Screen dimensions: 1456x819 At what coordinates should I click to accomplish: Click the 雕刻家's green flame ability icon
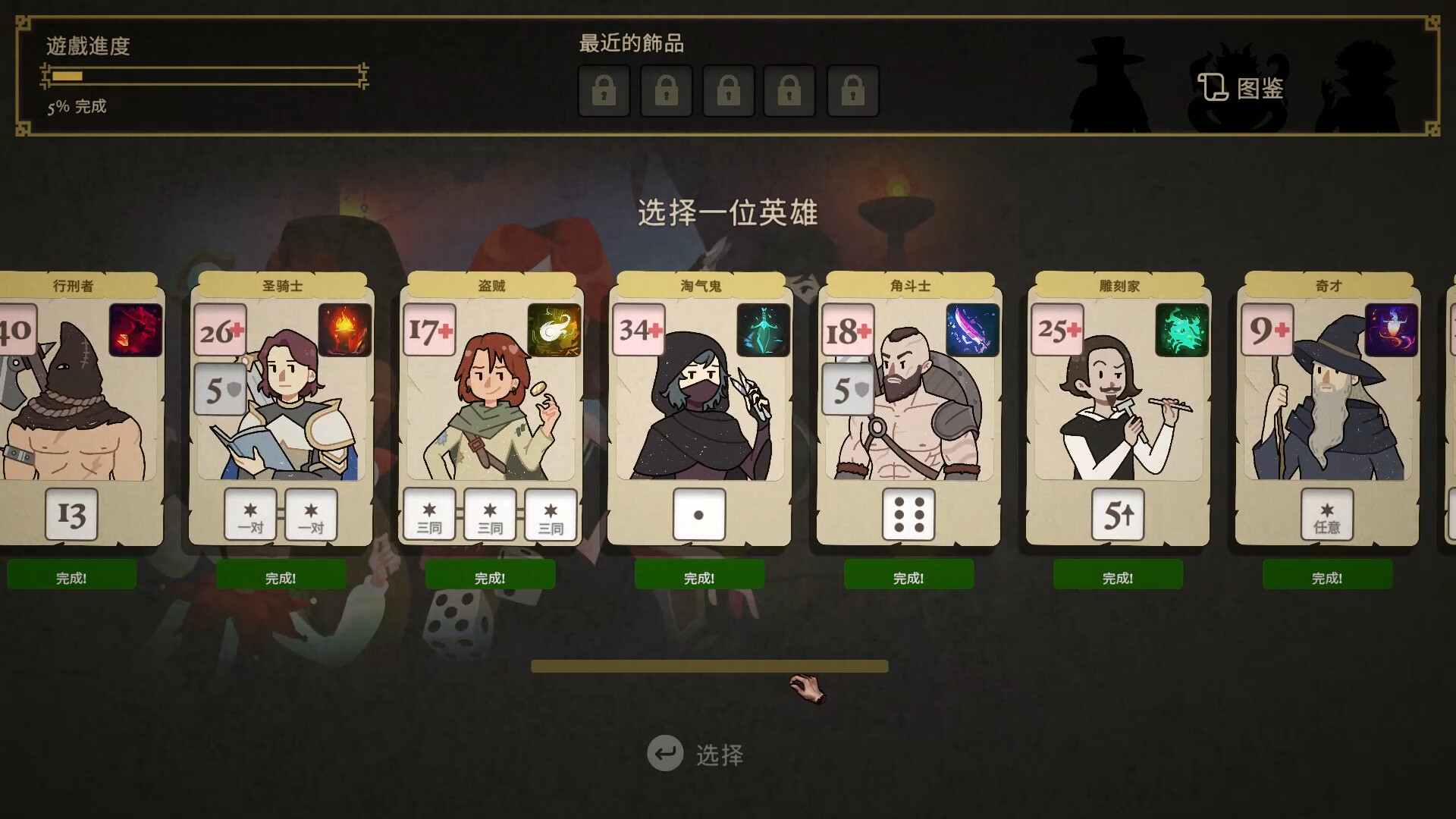coord(1181,330)
